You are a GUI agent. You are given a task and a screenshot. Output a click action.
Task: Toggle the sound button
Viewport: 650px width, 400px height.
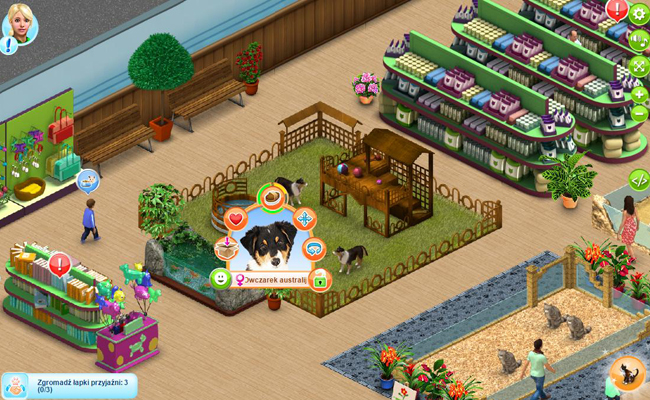click(639, 40)
